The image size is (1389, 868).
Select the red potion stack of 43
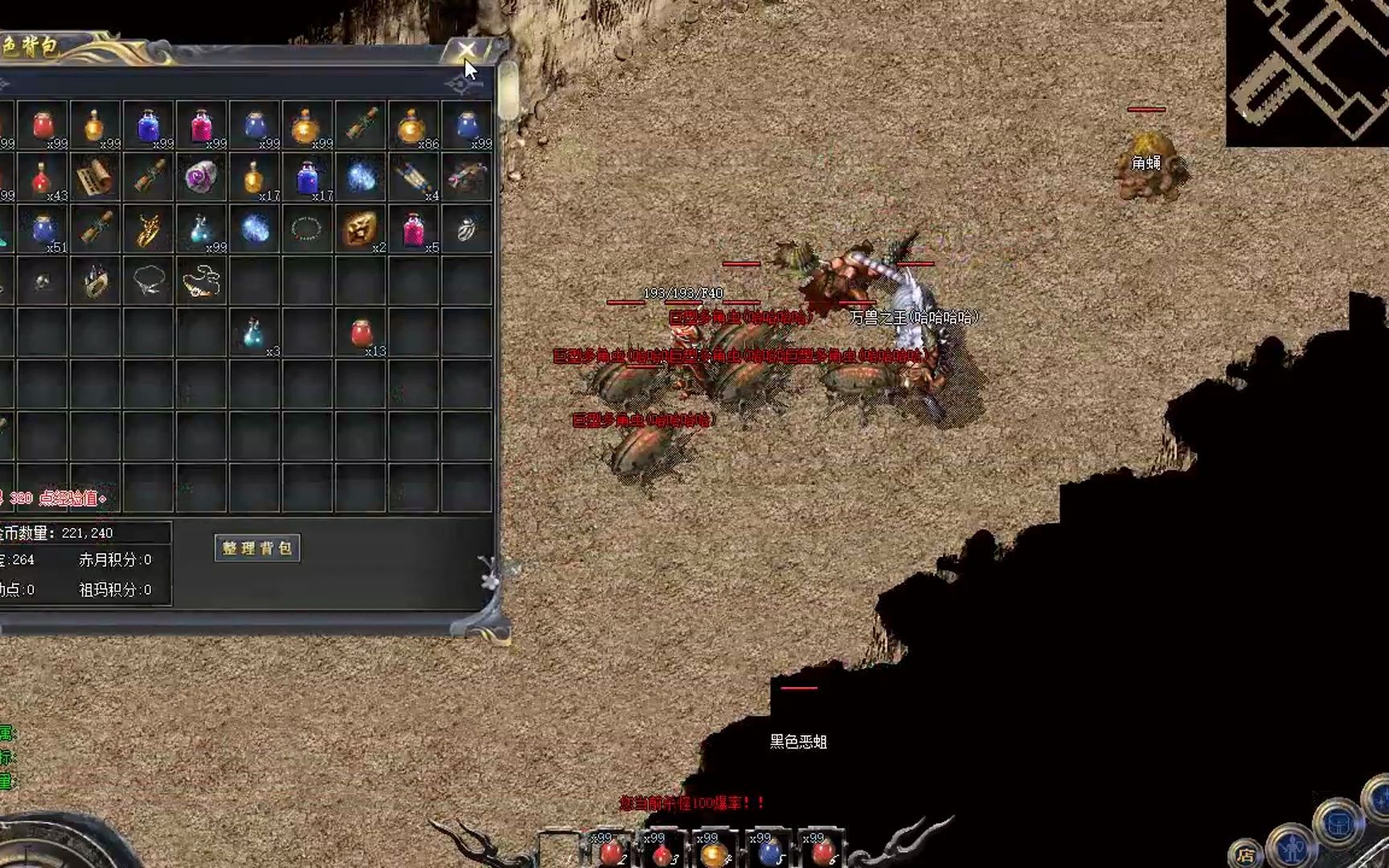[43, 178]
